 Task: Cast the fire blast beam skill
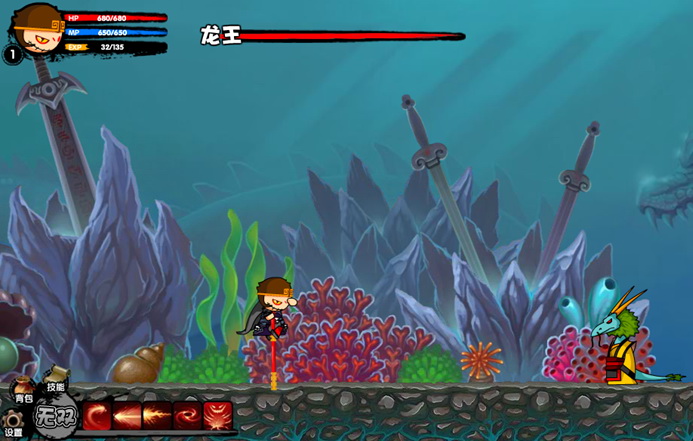157,415
